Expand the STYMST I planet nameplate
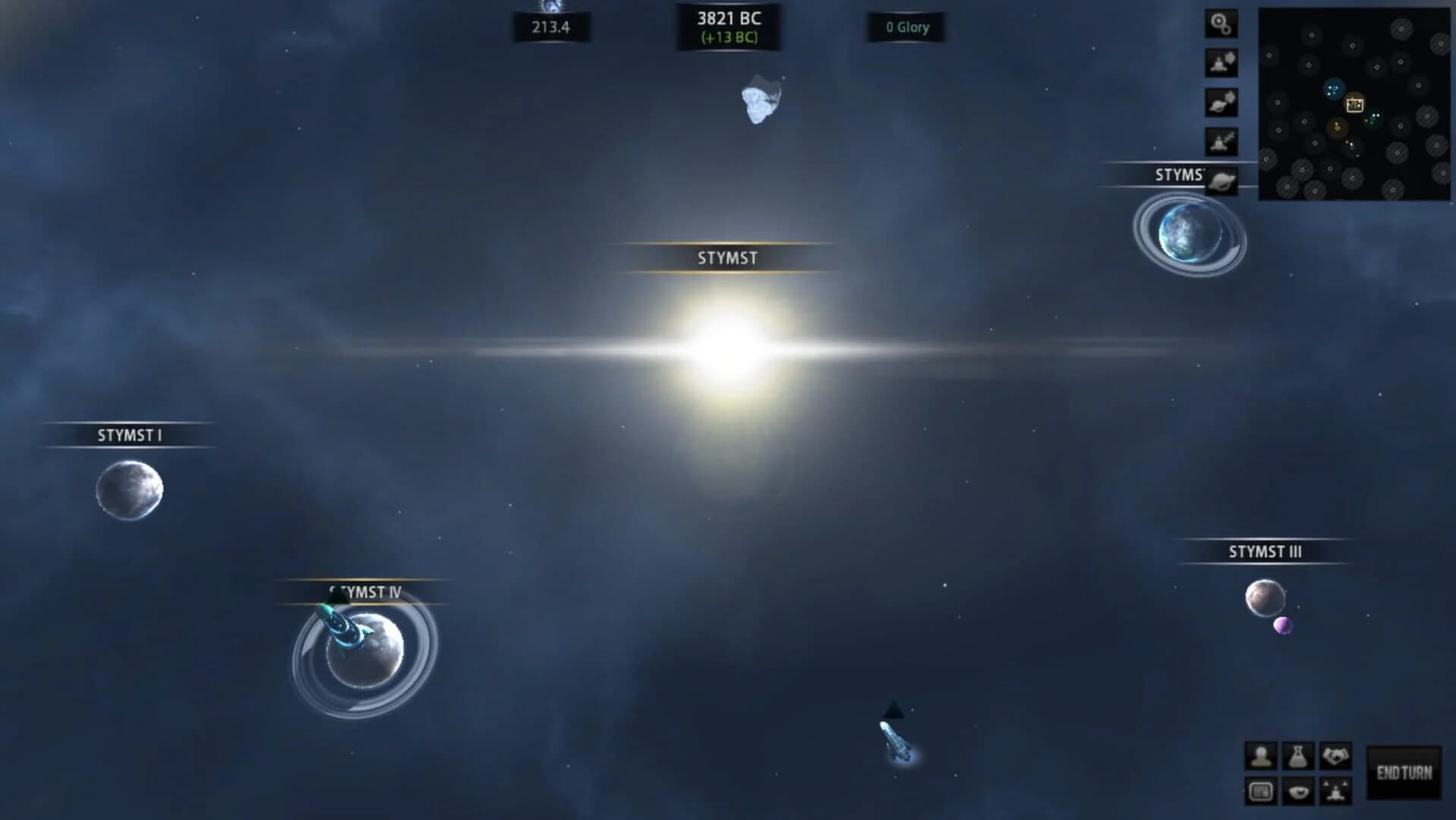This screenshot has height=820, width=1456. (x=132, y=436)
